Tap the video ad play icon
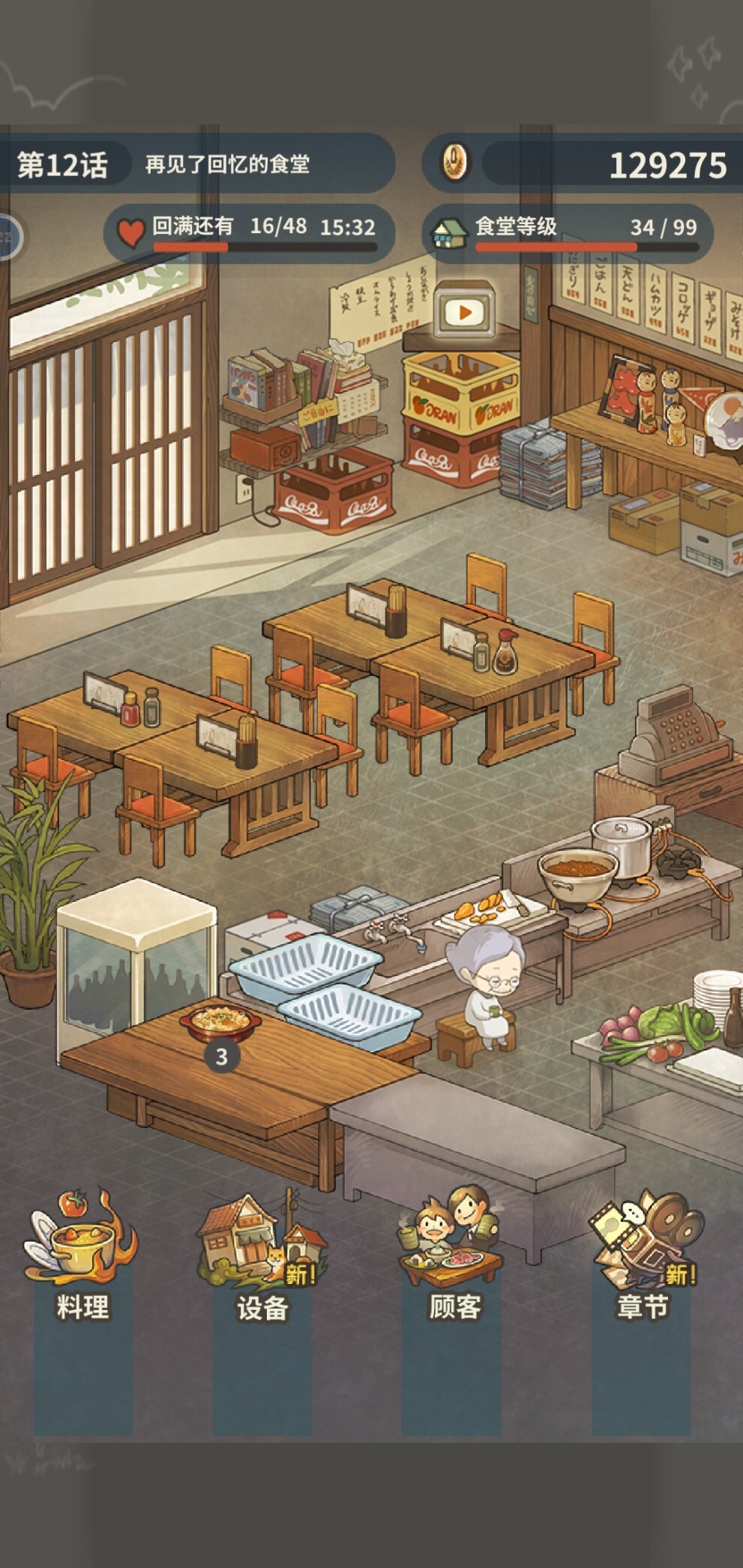The height and width of the screenshot is (1568, 743). [464, 312]
